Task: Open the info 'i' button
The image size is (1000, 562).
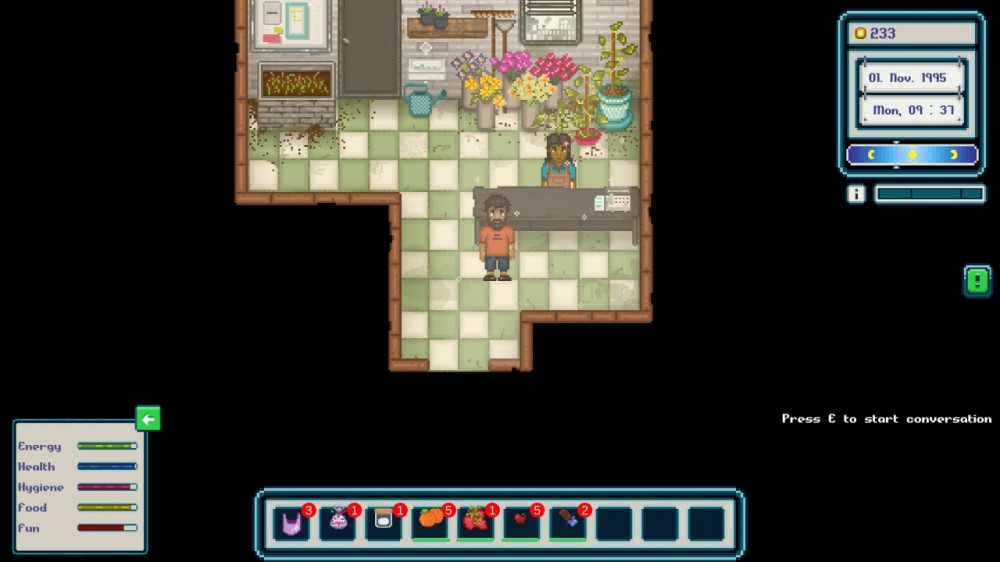Action: point(856,194)
